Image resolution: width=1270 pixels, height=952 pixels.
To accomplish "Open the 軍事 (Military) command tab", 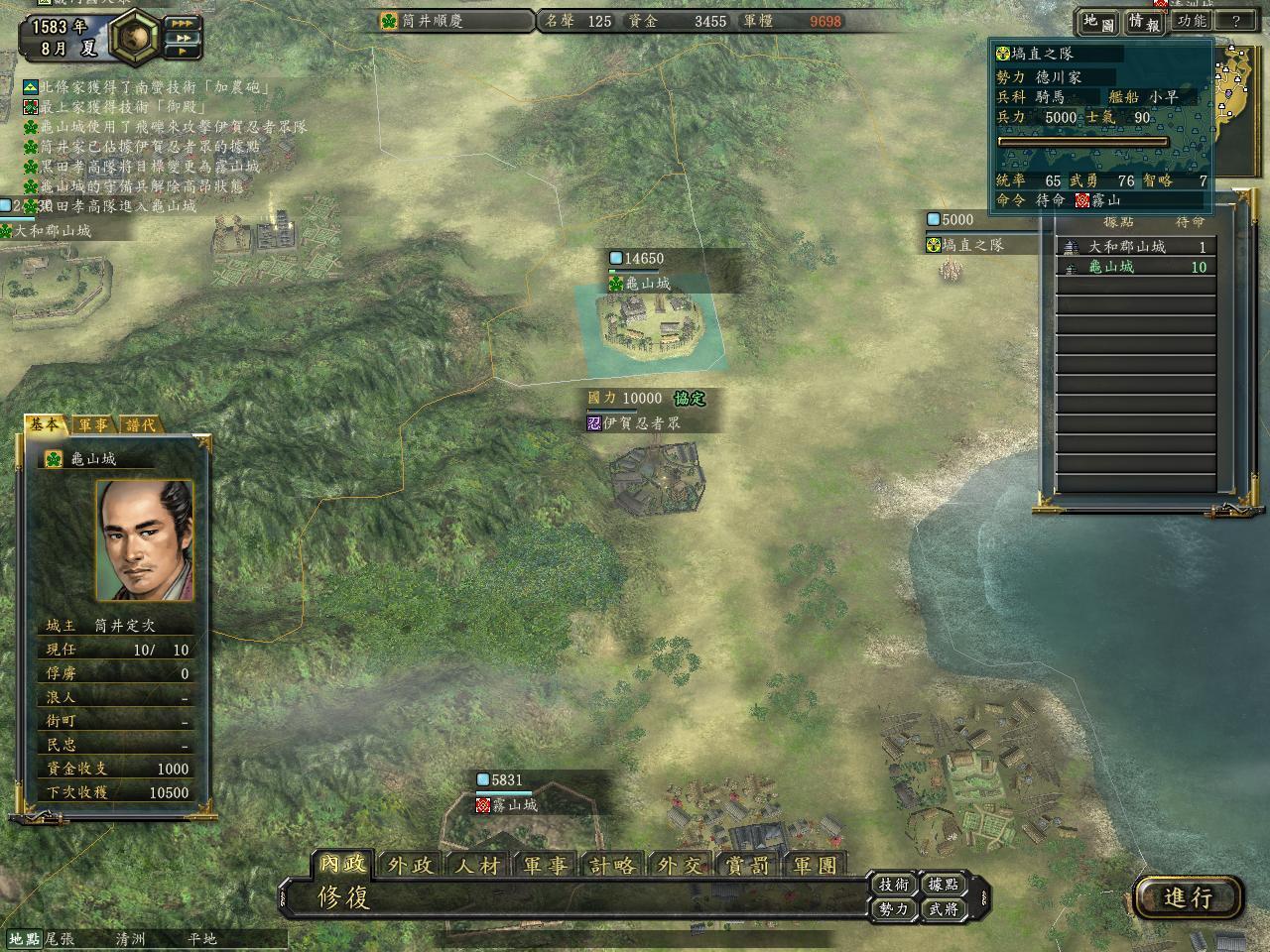I will click(546, 865).
